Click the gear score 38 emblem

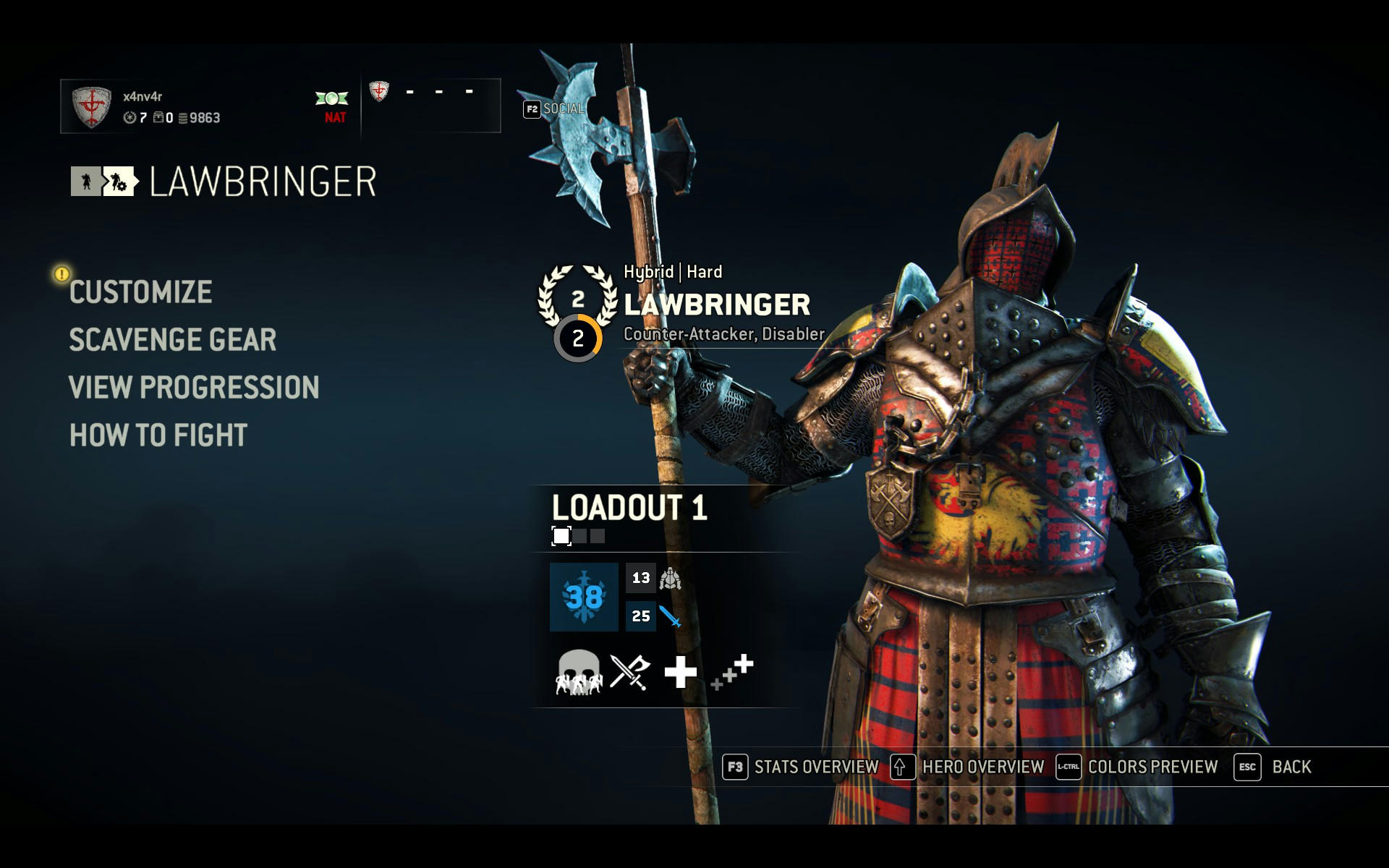pyautogui.click(x=584, y=597)
